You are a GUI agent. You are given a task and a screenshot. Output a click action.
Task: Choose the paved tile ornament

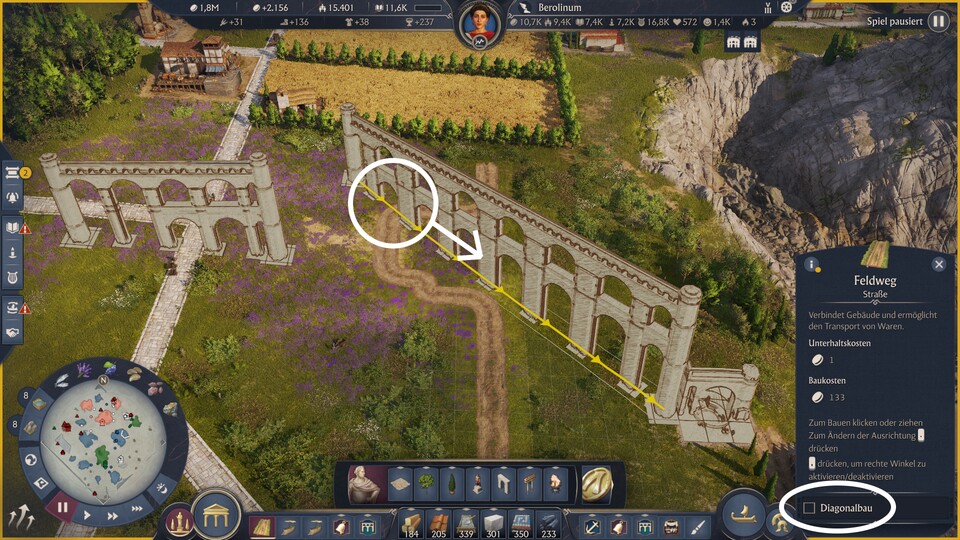pos(402,484)
